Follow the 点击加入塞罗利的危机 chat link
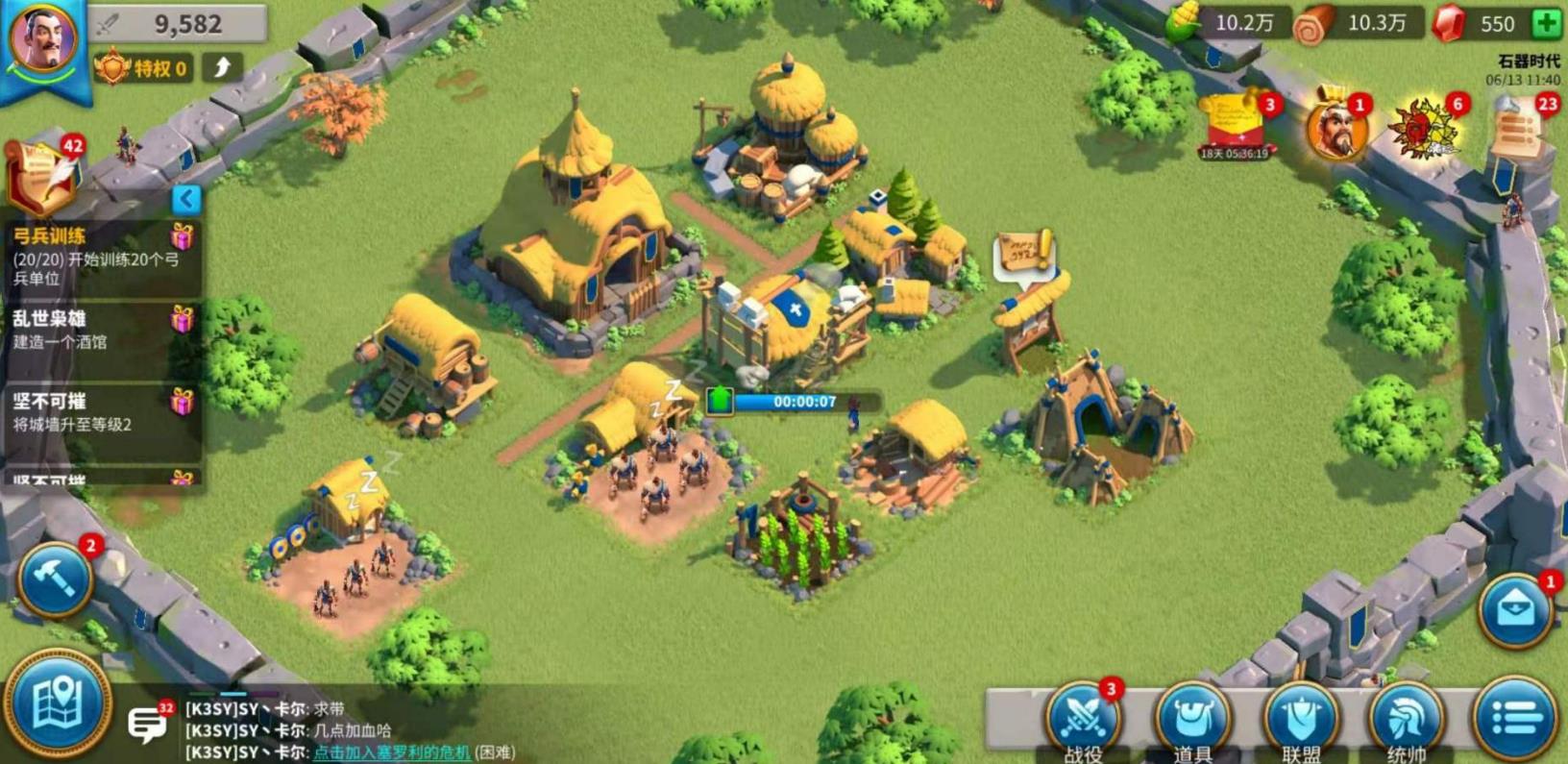This screenshot has width=1568, height=764. [x=392, y=752]
